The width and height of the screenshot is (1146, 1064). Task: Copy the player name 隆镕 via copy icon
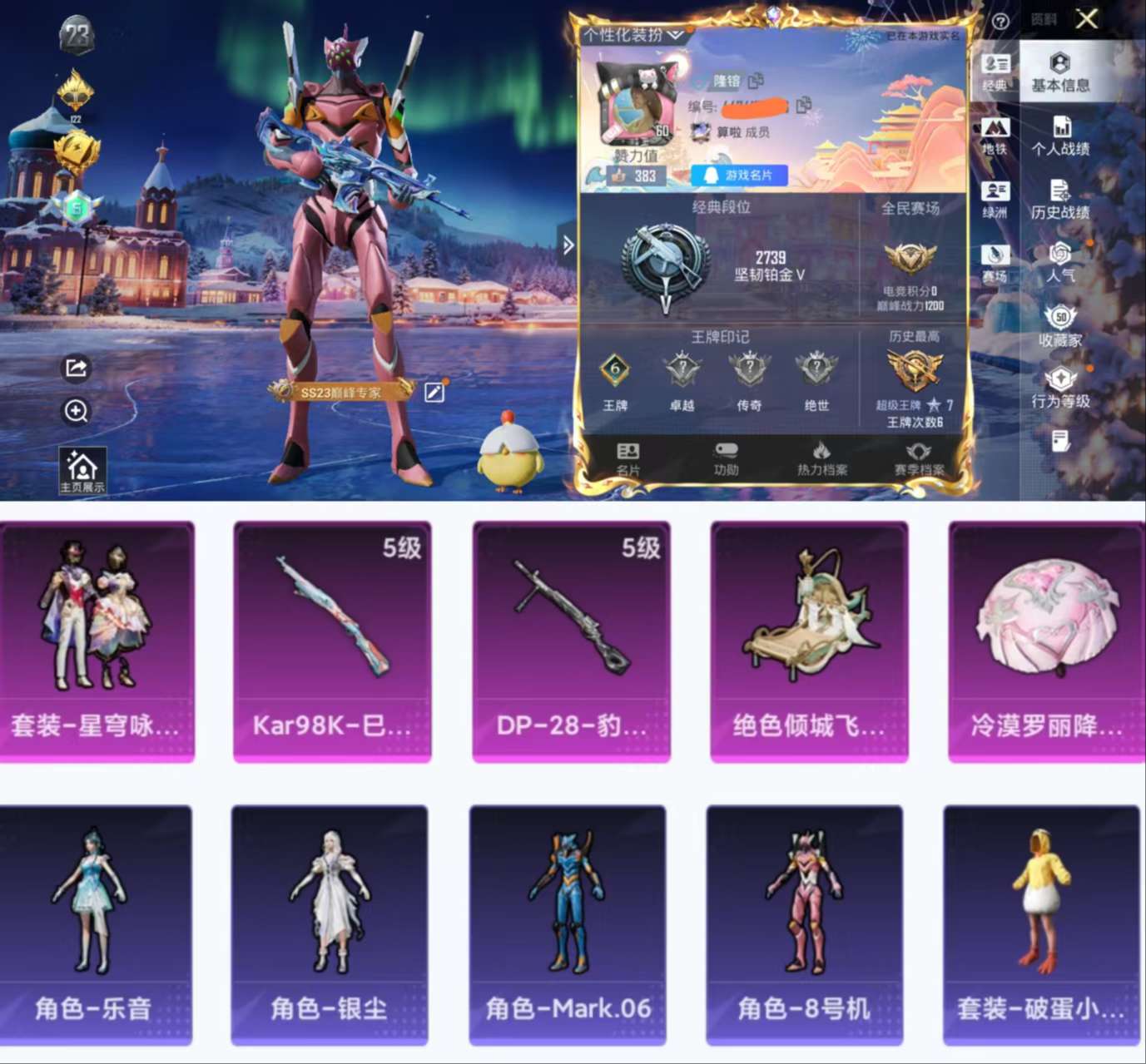[x=755, y=81]
